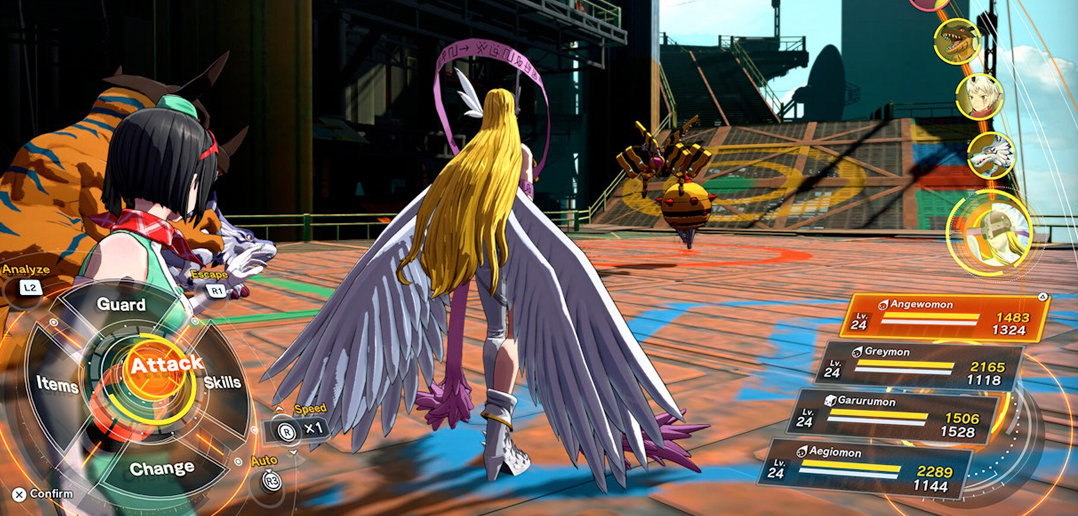Image resolution: width=1078 pixels, height=516 pixels.
Task: Click Garurumon's party status panel
Action: click(x=894, y=416)
